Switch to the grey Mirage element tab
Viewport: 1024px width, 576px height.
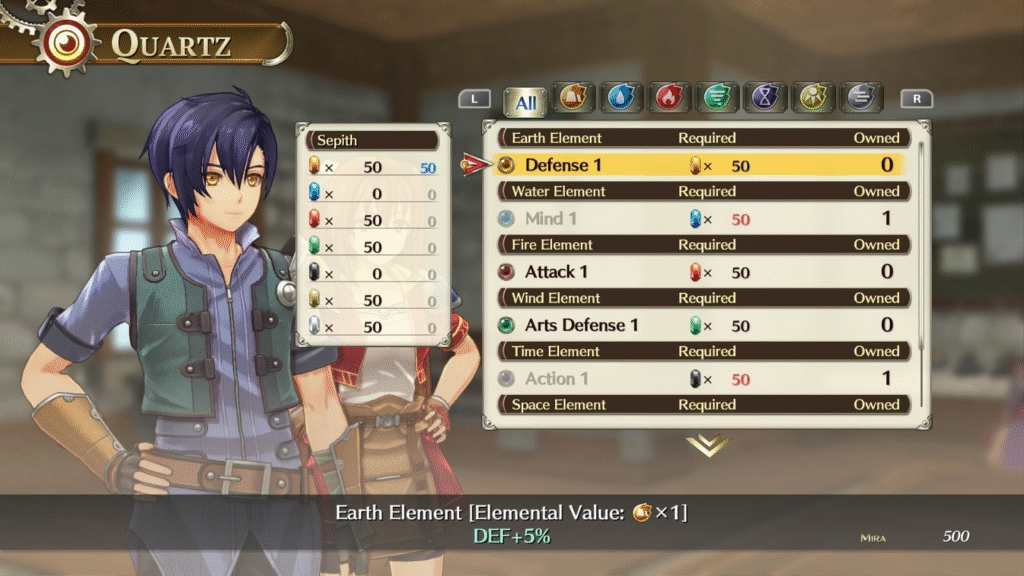861,98
